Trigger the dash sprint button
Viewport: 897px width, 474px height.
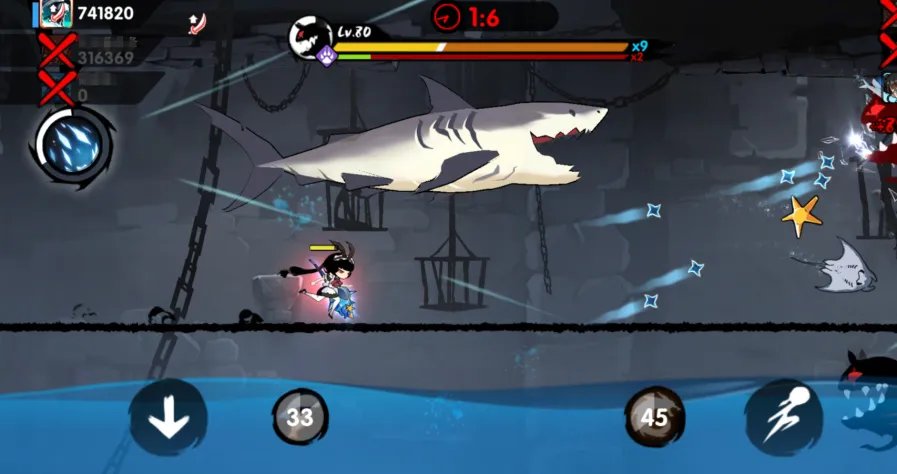[783, 418]
